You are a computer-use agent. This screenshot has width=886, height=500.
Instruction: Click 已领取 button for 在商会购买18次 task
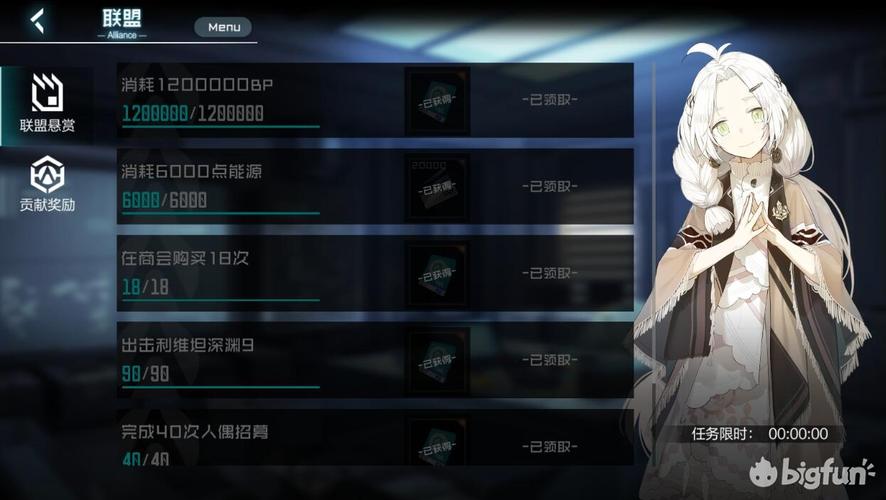(549, 273)
